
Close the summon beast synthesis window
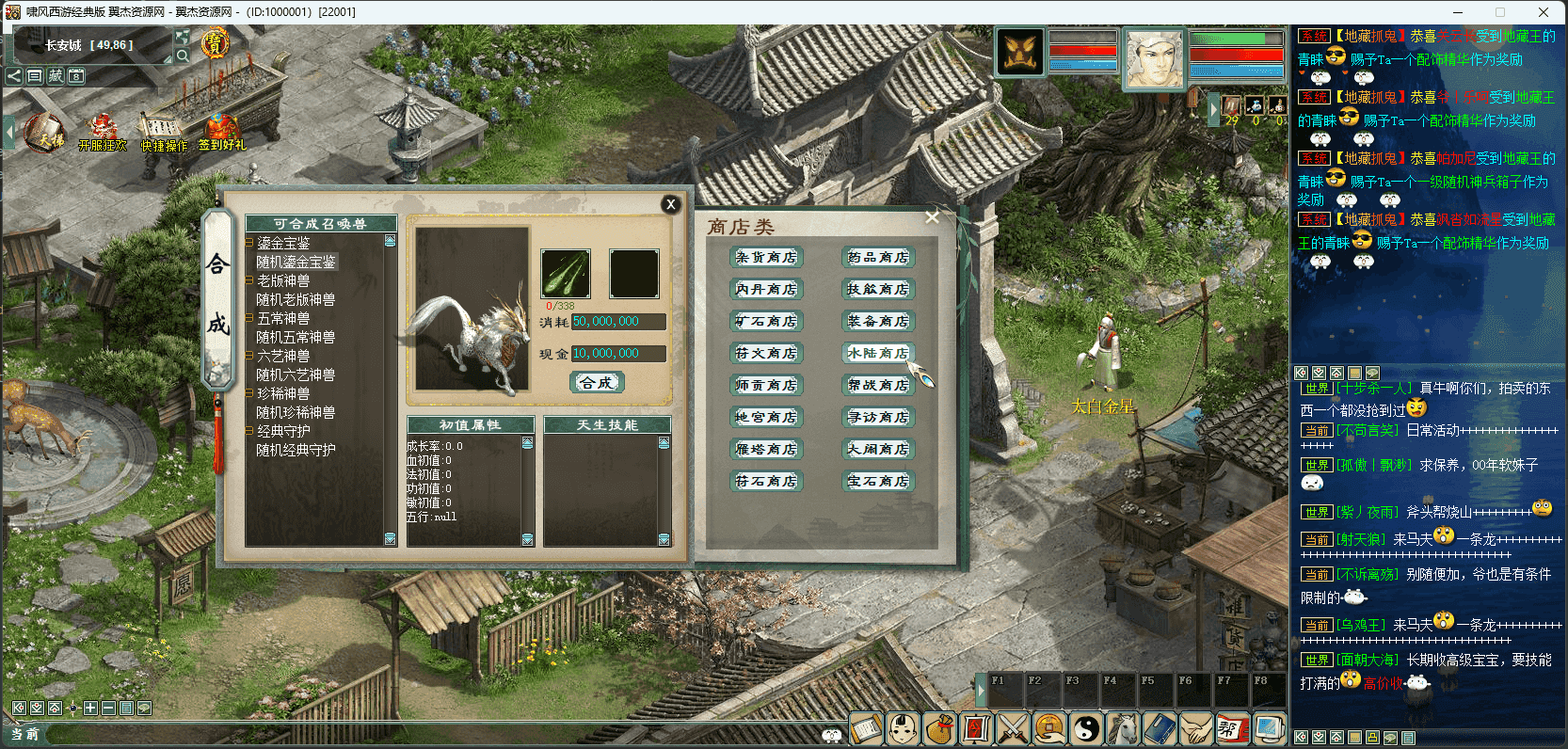[x=670, y=204]
